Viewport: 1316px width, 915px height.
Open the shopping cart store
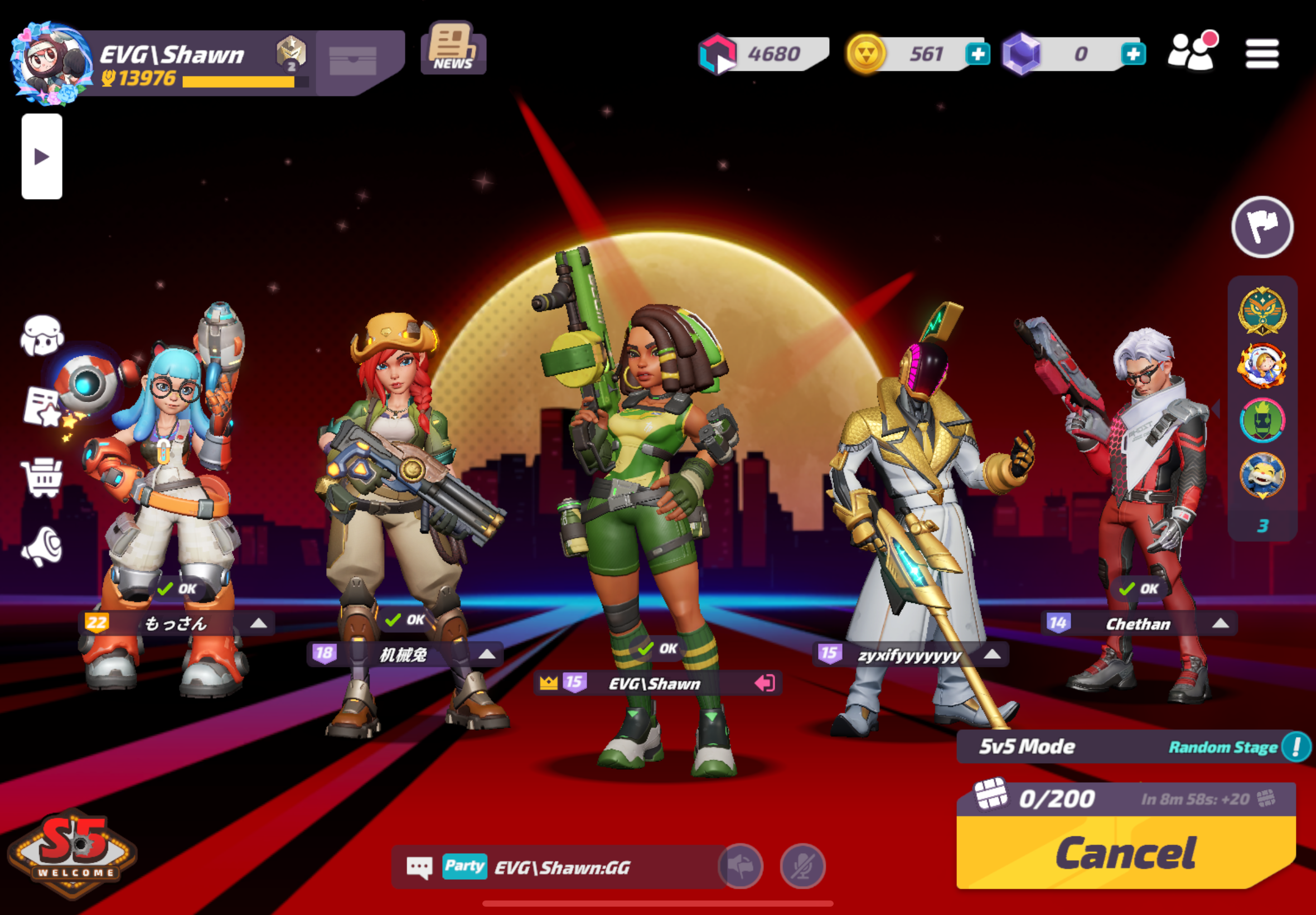point(42,477)
